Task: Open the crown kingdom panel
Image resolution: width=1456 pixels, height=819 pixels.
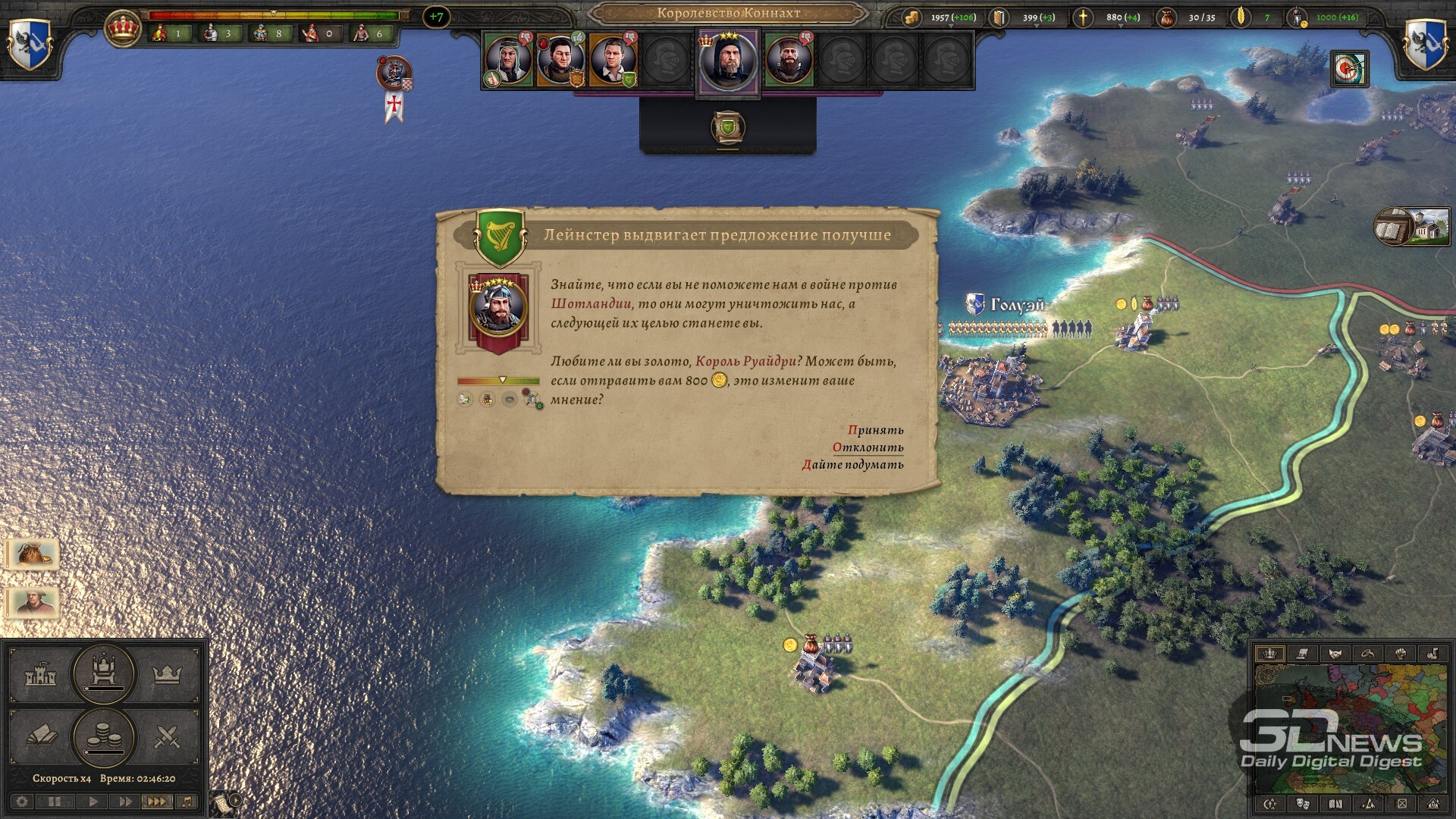Action: click(167, 674)
